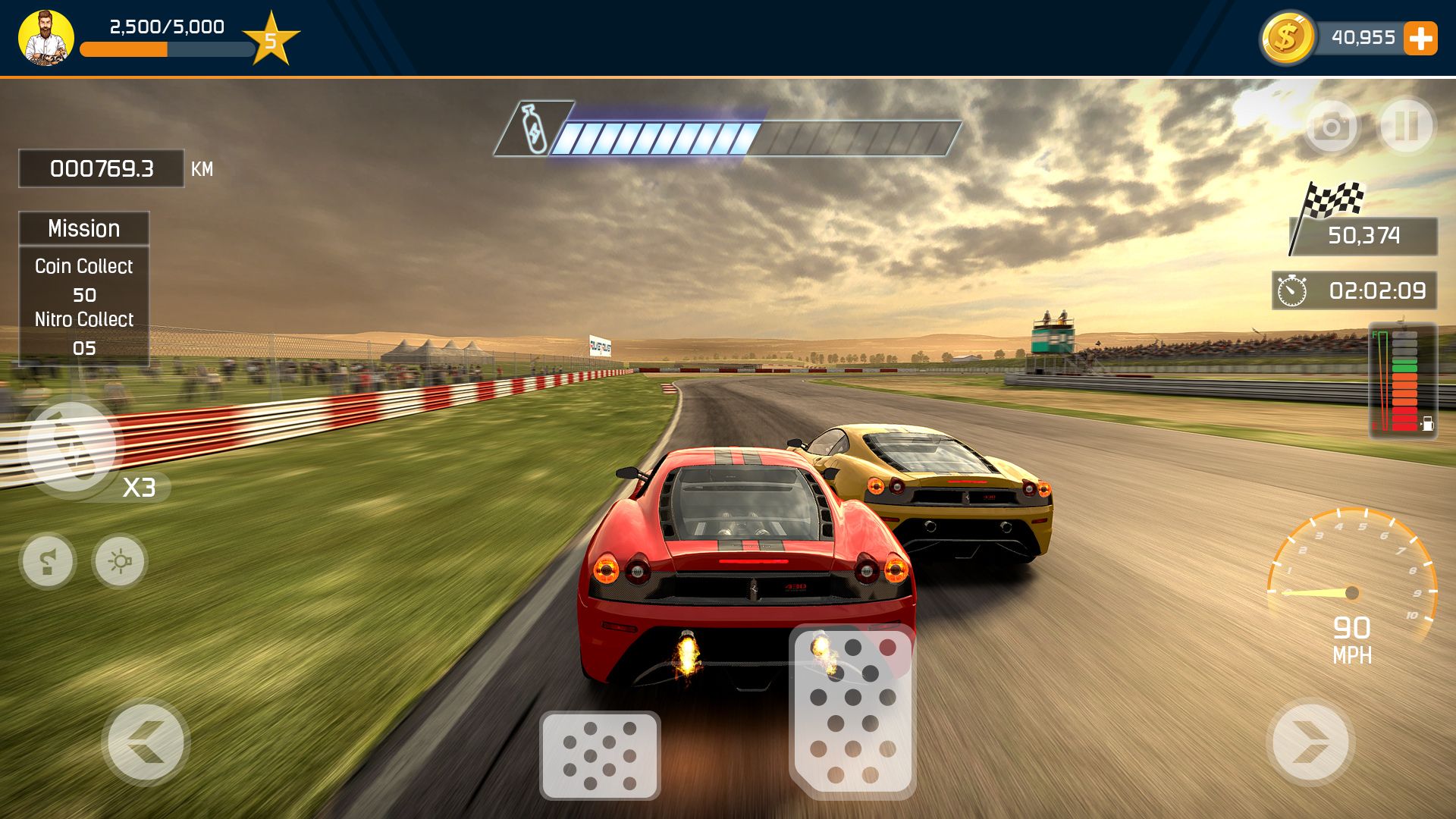Take a screenshot with the camera button
The height and width of the screenshot is (819, 1456).
[x=1332, y=127]
